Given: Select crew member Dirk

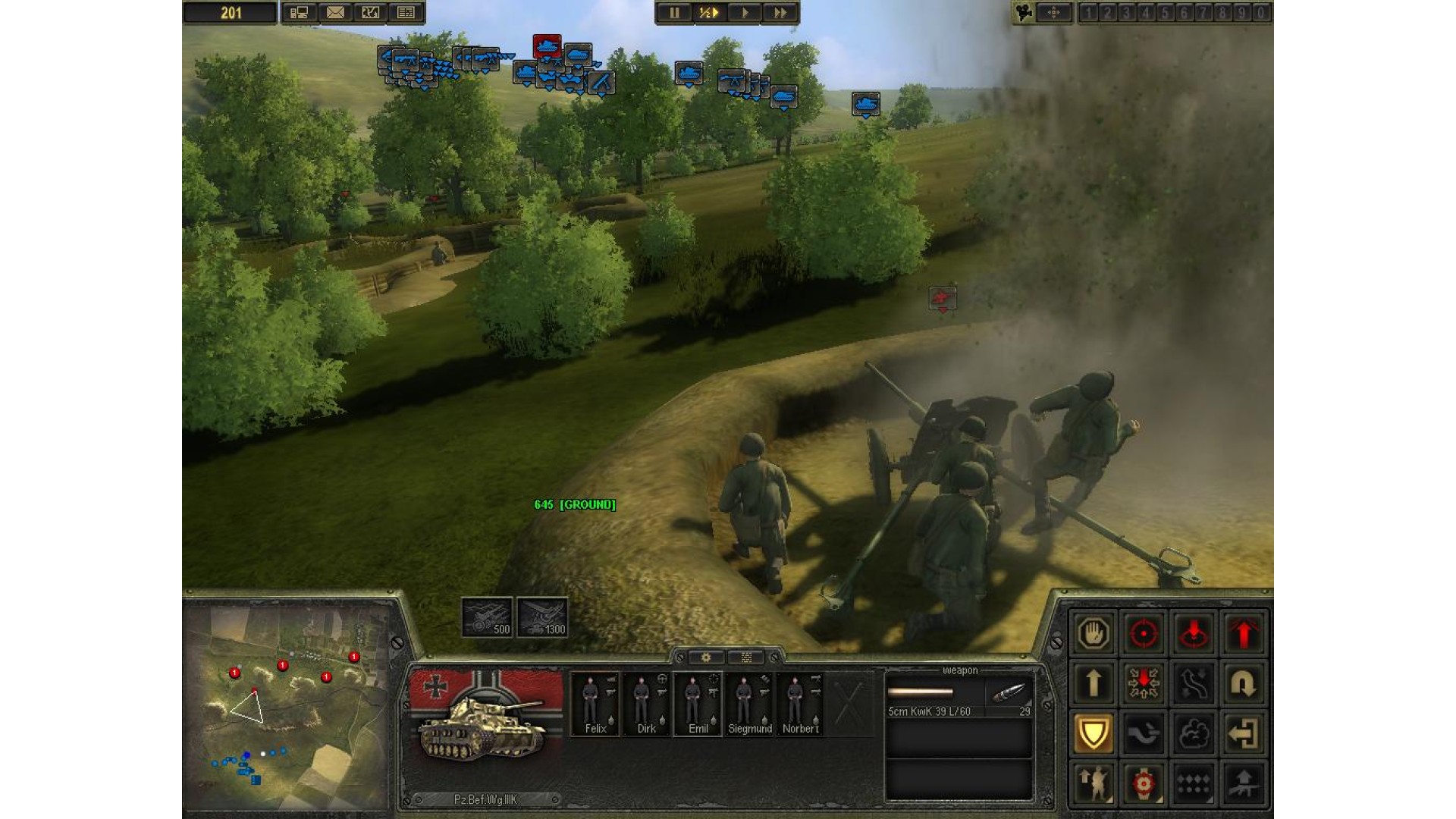Looking at the screenshot, I should pyautogui.click(x=646, y=704).
